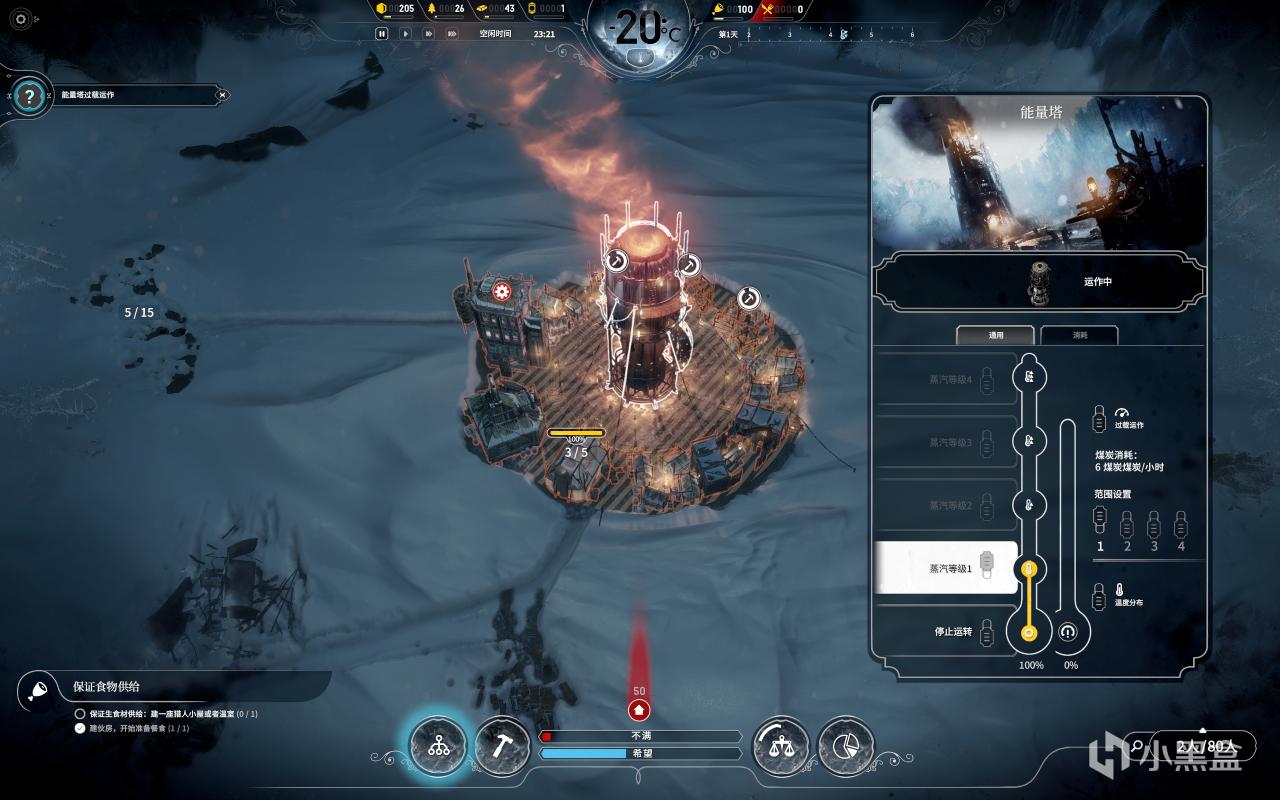Close the 能量塔过载运作 tutorial hint
This screenshot has height=800, width=1280.
[x=222, y=95]
